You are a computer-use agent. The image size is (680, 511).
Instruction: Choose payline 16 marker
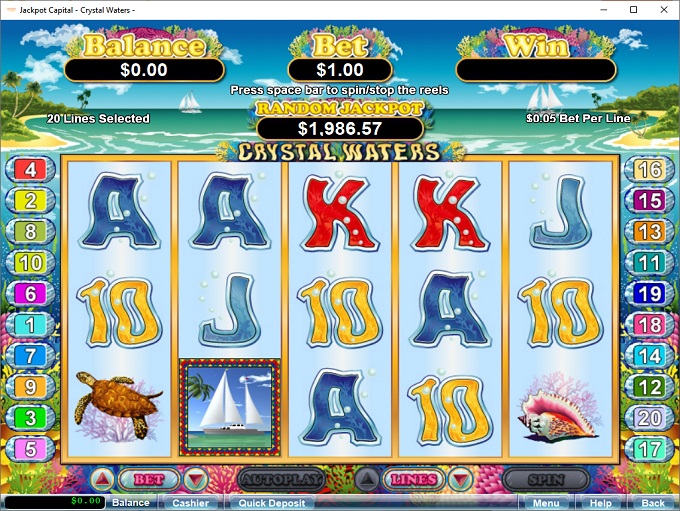[650, 170]
